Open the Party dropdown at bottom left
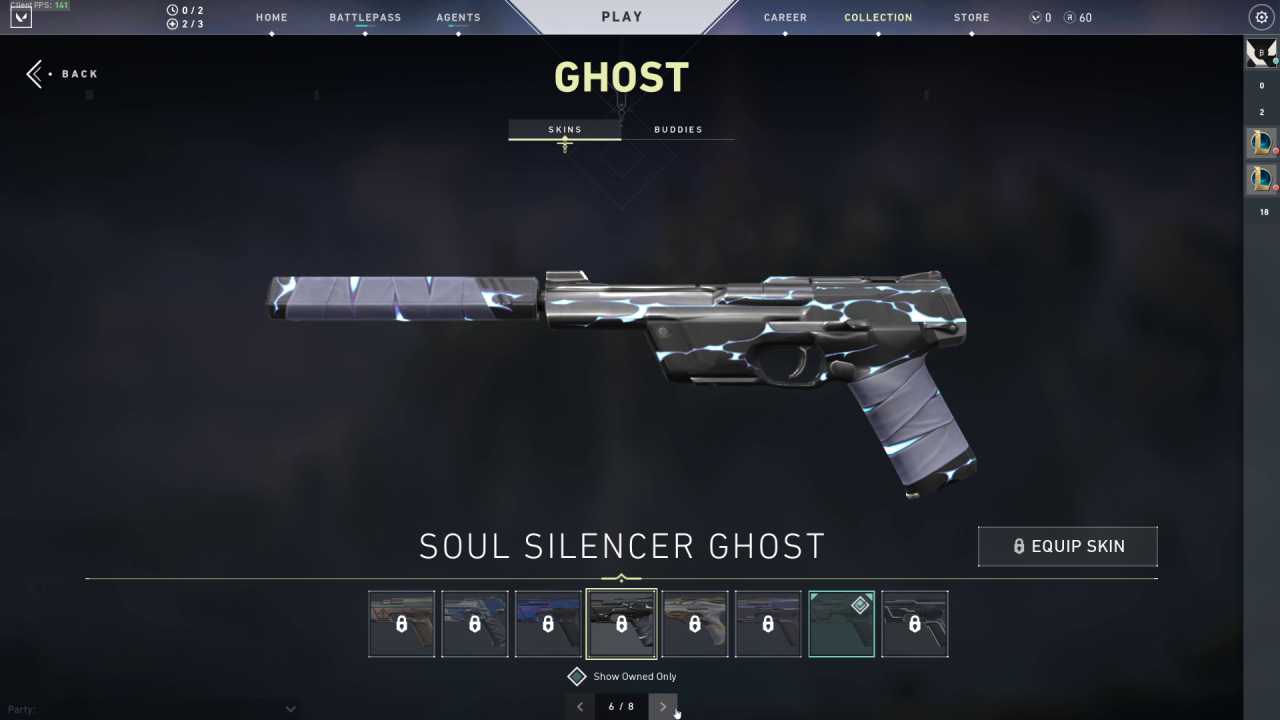 pyautogui.click(x=290, y=708)
